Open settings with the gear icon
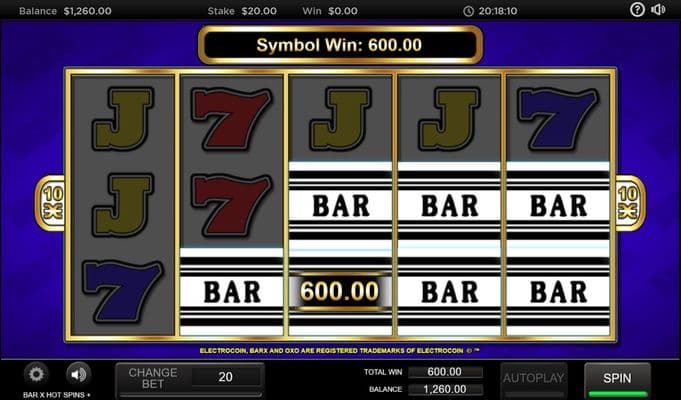The image size is (681, 400). (x=37, y=375)
